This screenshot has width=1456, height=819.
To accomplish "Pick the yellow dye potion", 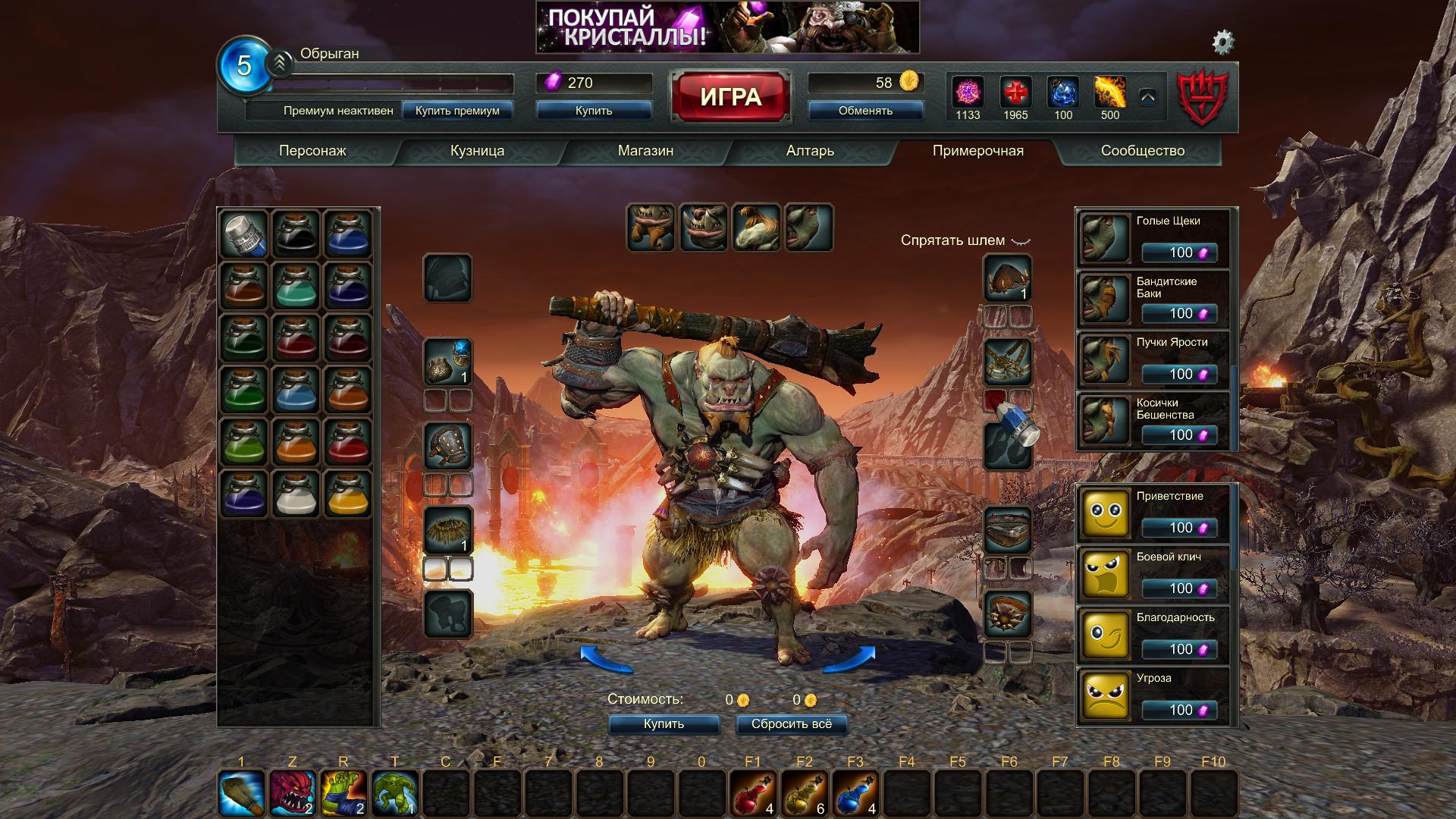I will click(x=348, y=493).
